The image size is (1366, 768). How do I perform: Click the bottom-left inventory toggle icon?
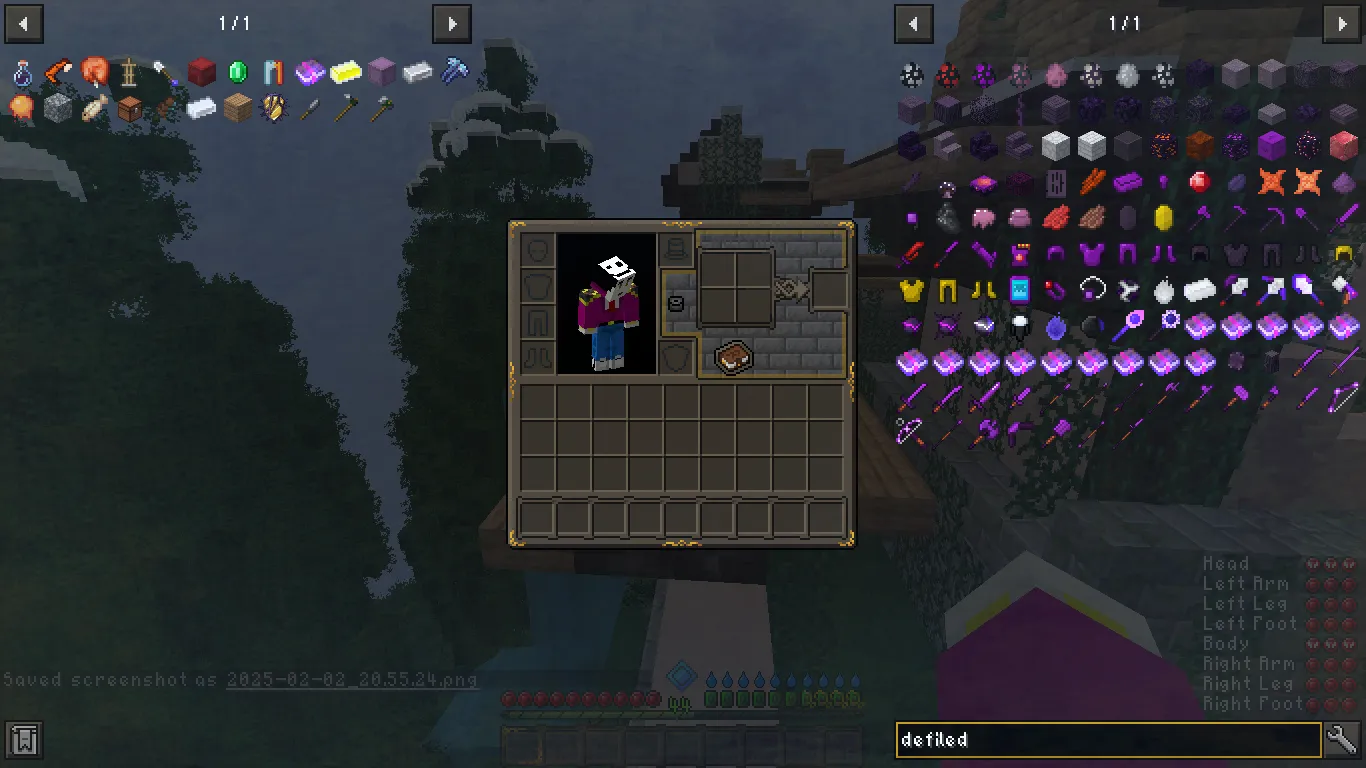pyautogui.click(x=22, y=740)
